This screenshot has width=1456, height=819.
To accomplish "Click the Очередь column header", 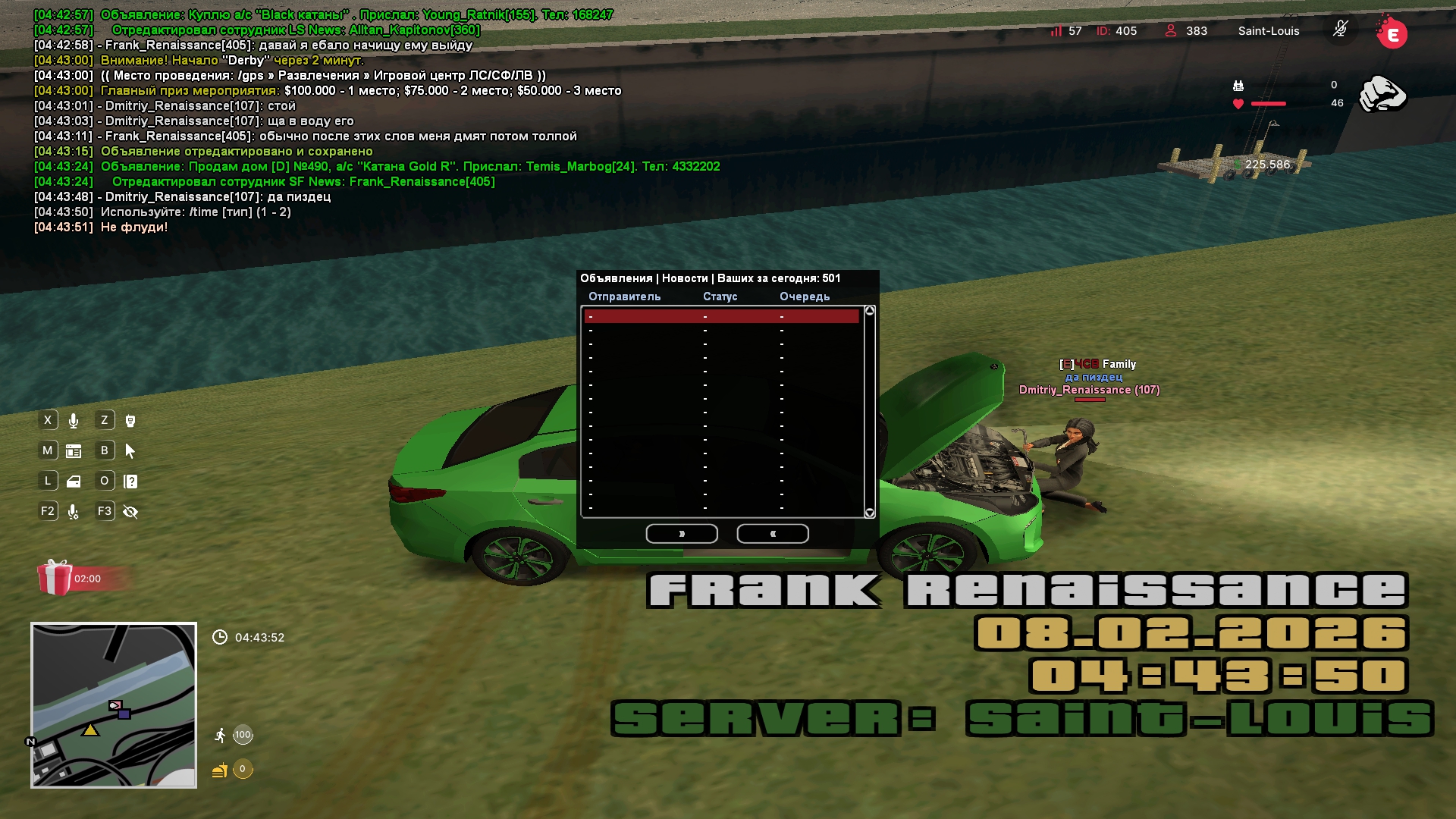I will (x=805, y=297).
